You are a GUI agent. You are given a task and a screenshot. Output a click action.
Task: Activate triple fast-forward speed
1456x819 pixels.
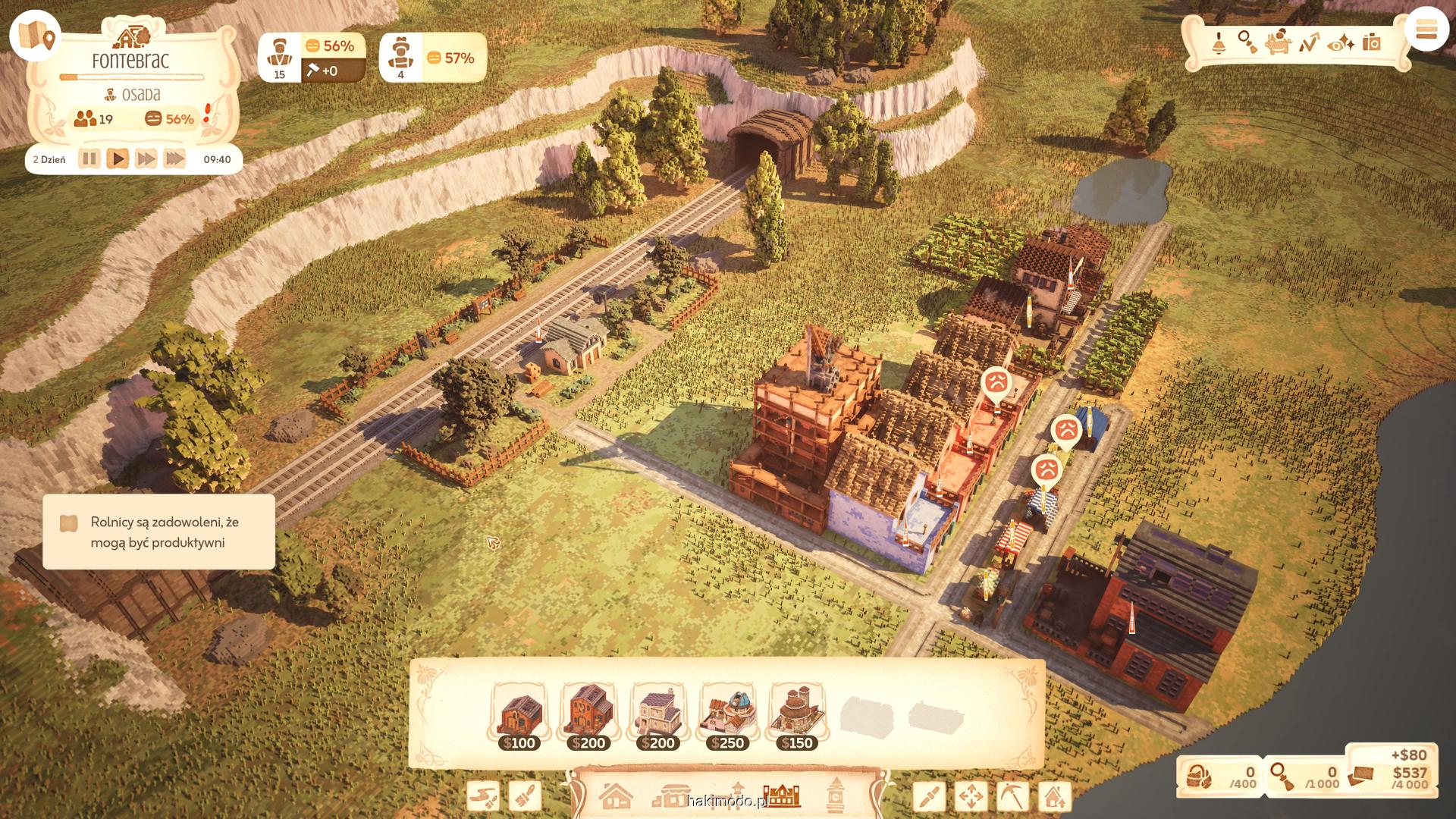coord(174,159)
